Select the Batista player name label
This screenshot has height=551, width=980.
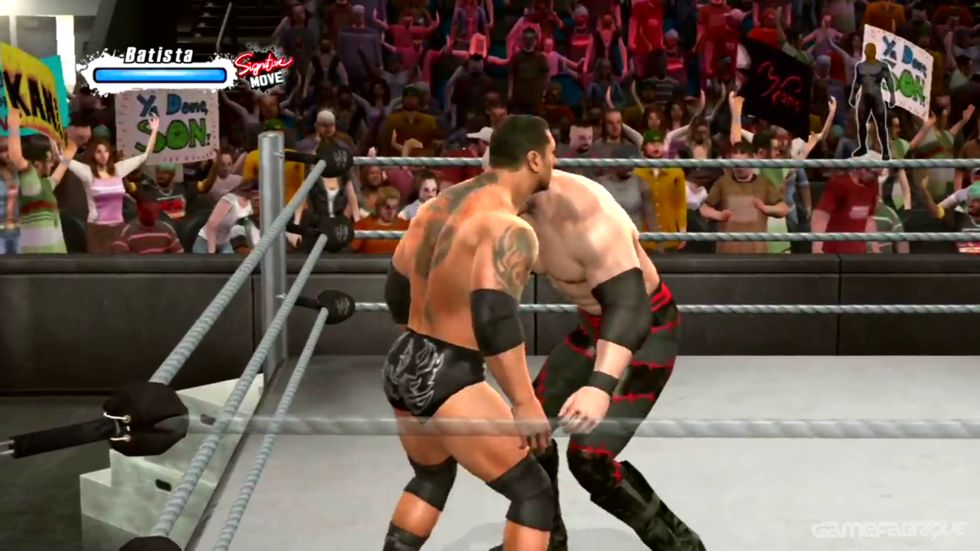(159, 55)
